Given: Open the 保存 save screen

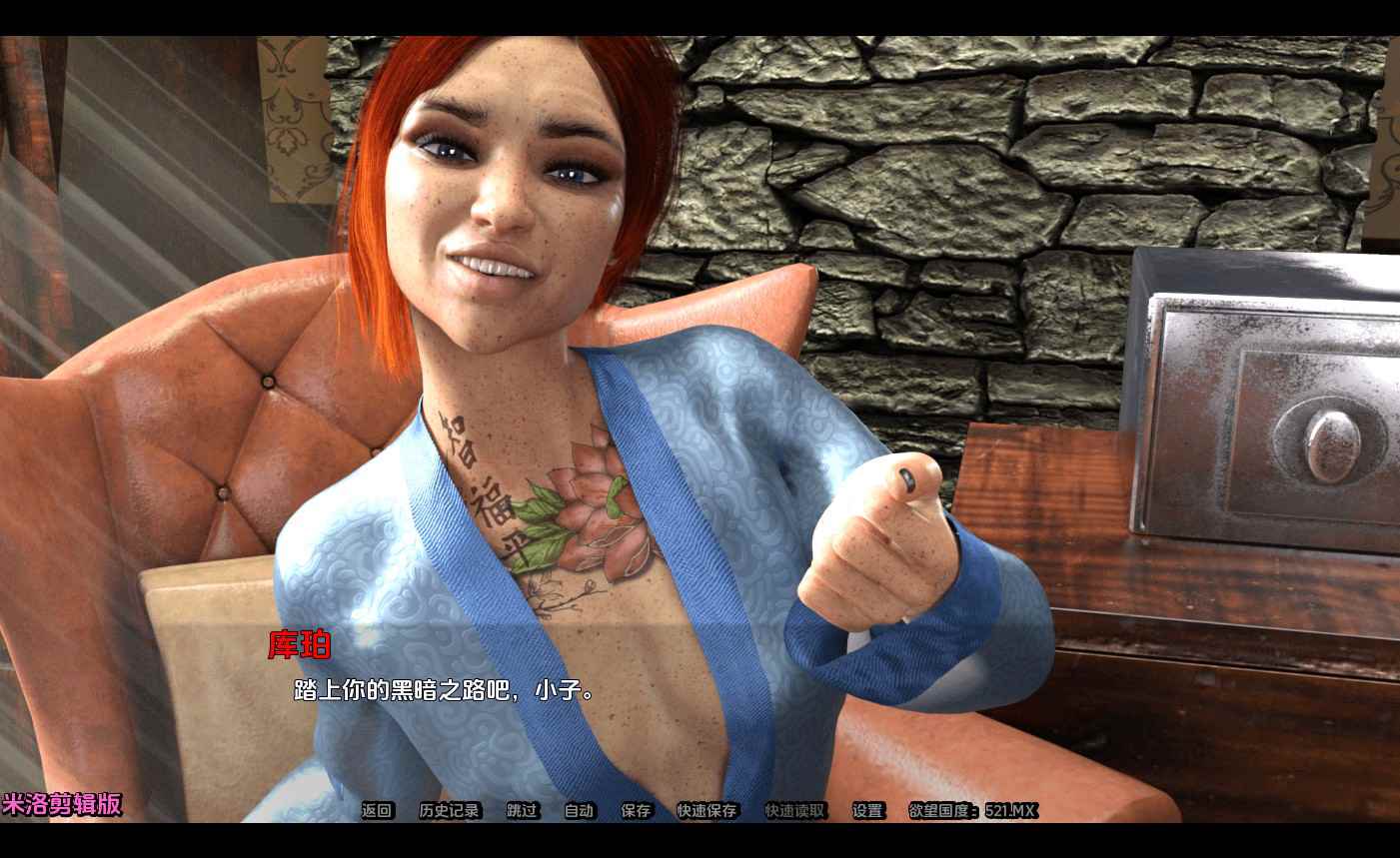Looking at the screenshot, I should 637,811.
